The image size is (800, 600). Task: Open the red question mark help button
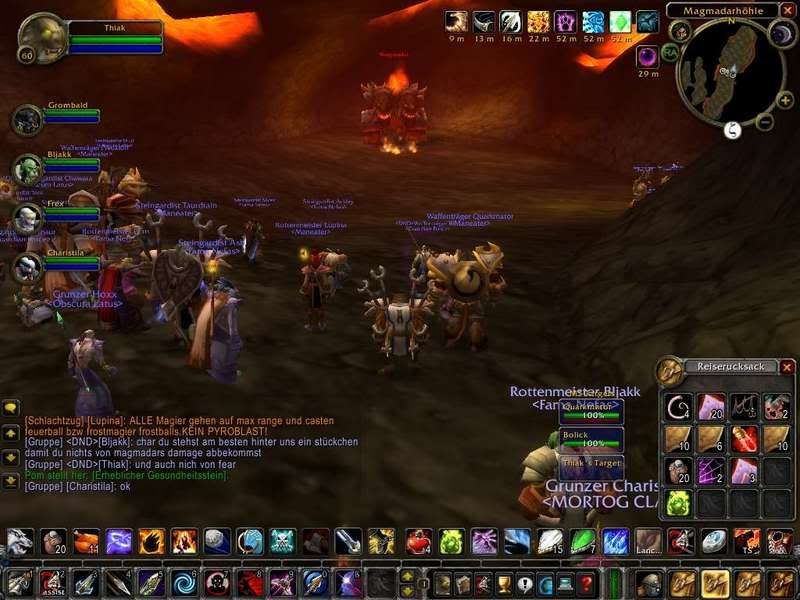click(587, 583)
